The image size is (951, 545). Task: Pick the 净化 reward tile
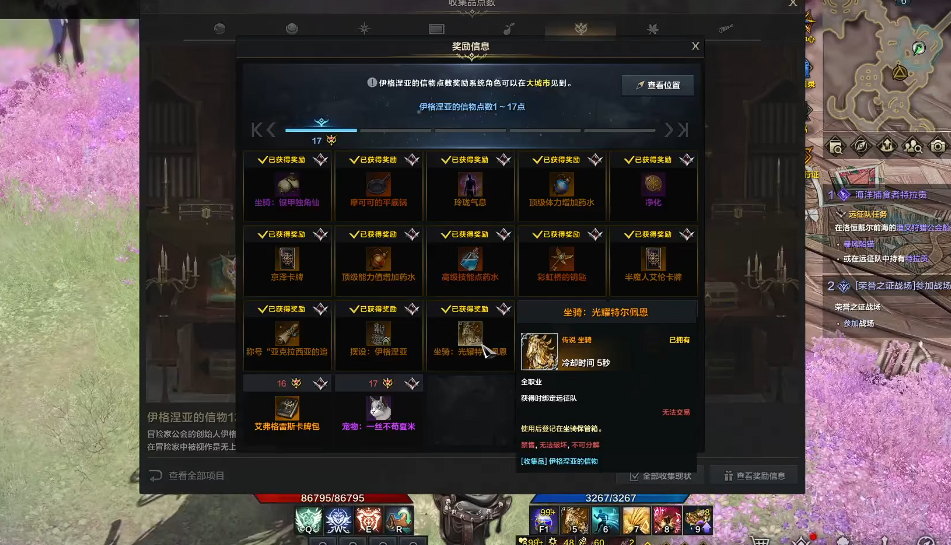pyautogui.click(x=654, y=186)
